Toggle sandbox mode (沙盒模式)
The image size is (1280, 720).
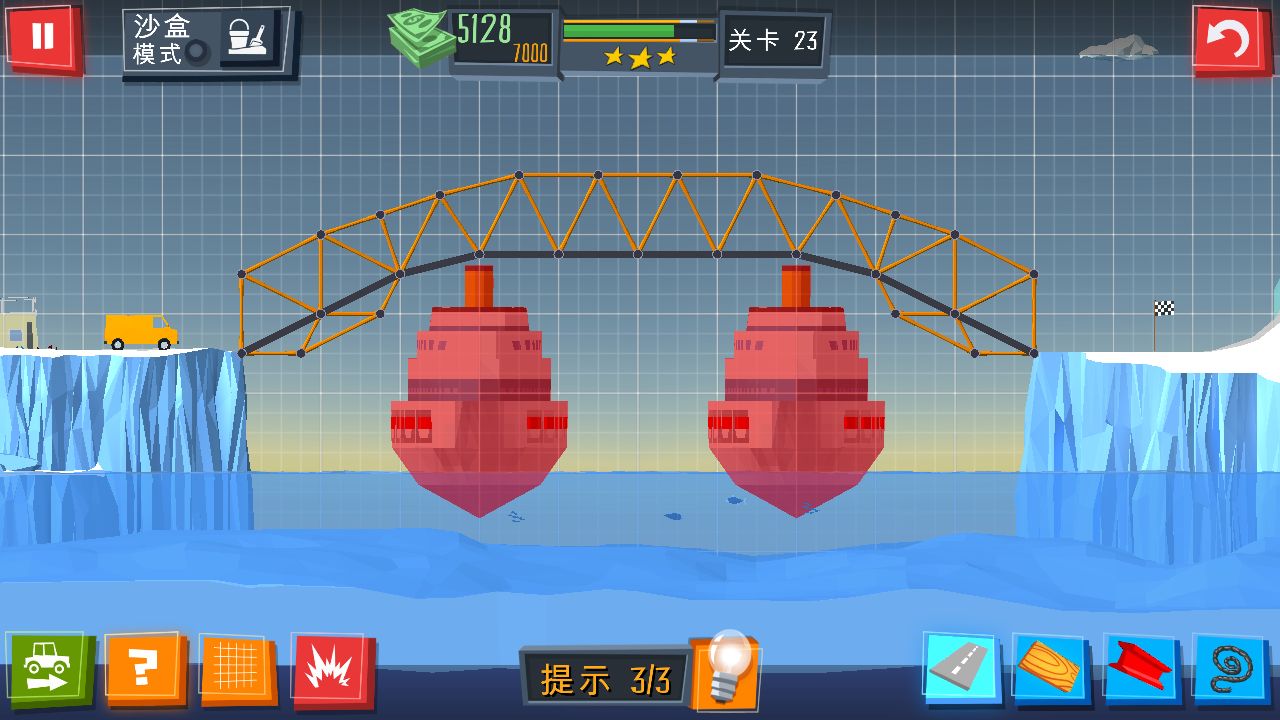[208, 41]
